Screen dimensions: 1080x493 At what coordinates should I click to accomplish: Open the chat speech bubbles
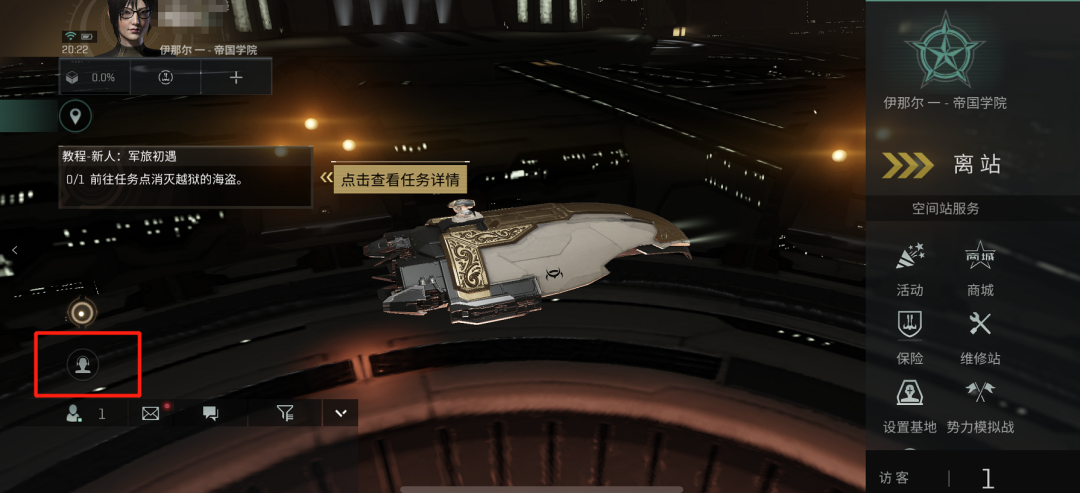coord(210,413)
